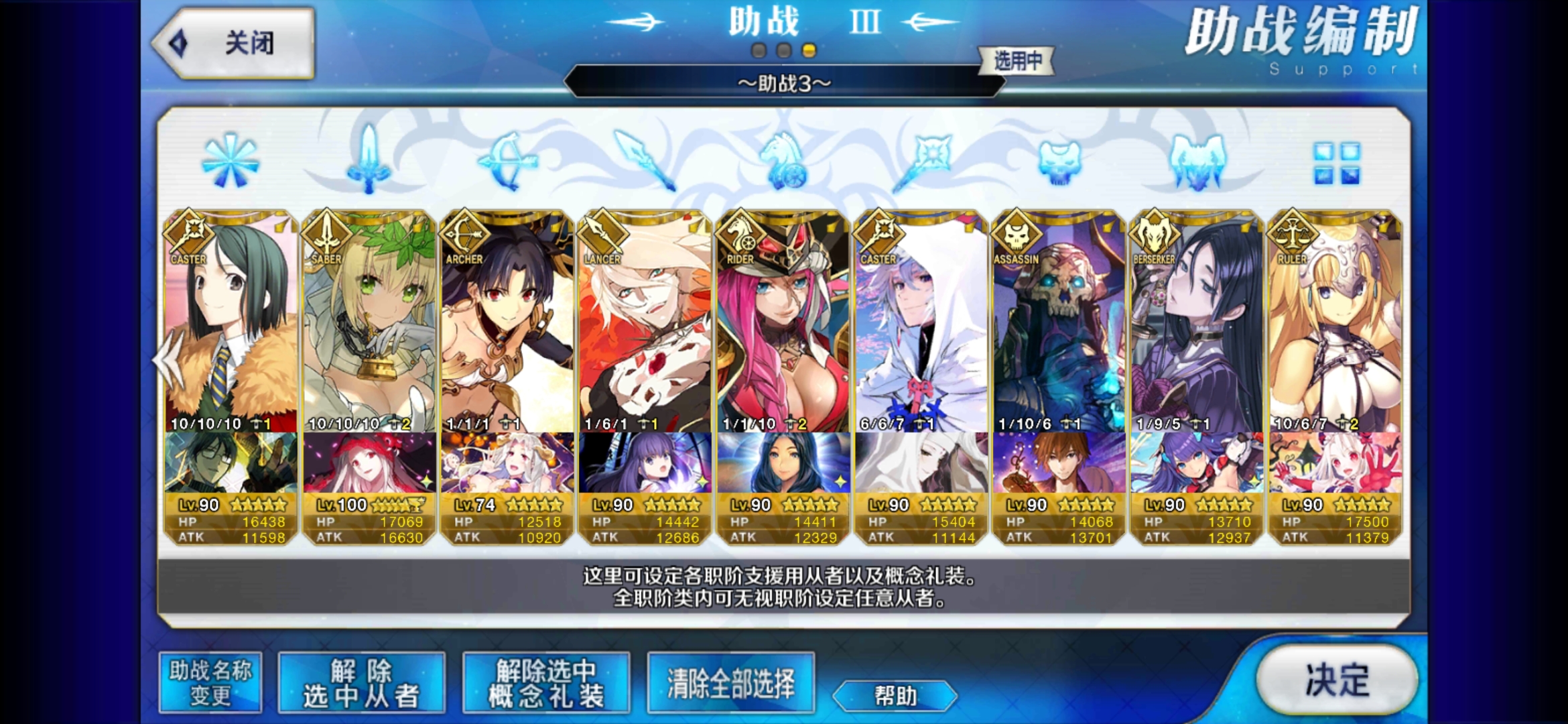Viewport: 1568px width, 724px height.
Task: Rename support via 助战名称变更
Action: tap(210, 683)
